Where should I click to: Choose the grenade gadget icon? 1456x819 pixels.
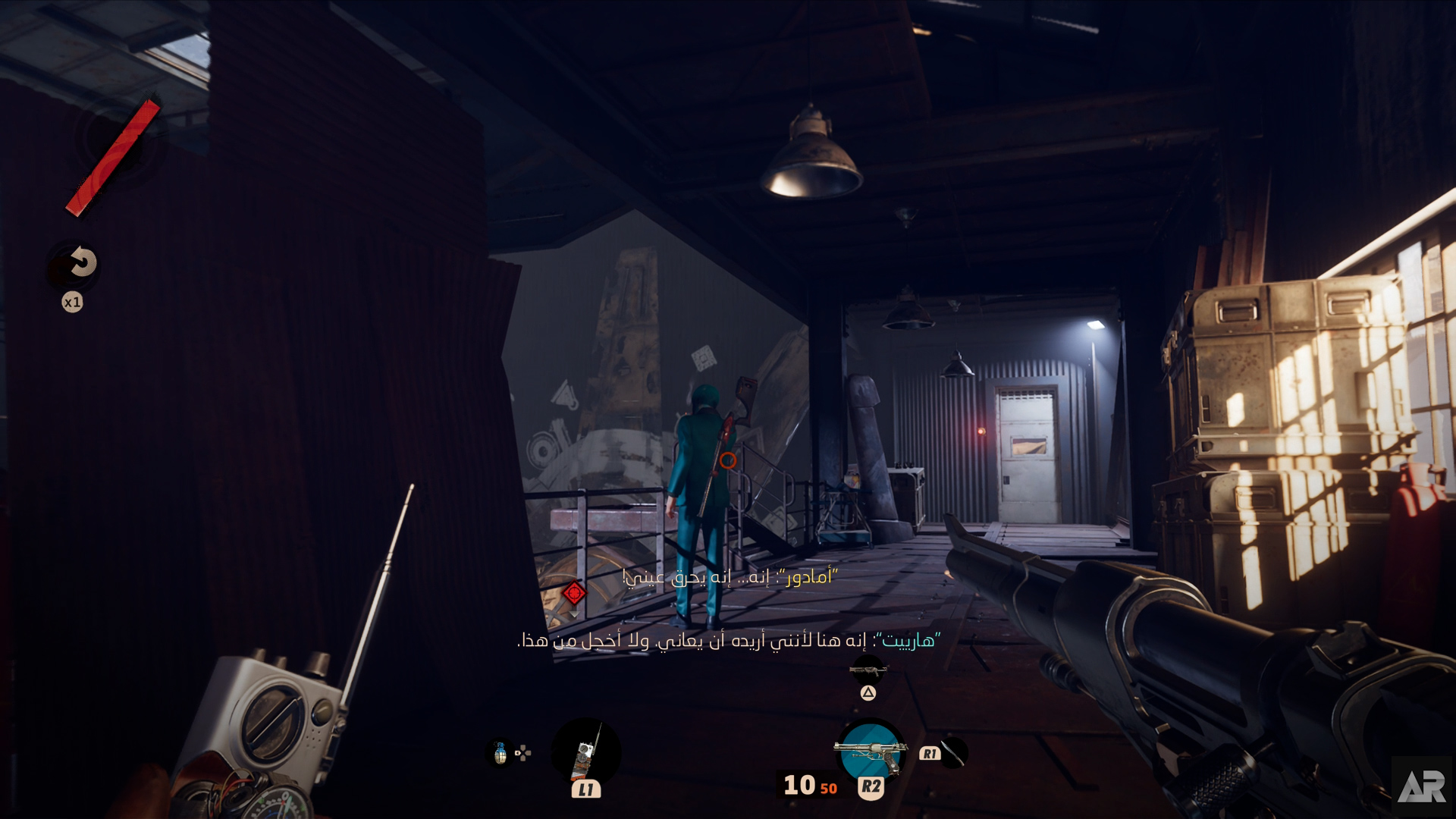click(500, 753)
